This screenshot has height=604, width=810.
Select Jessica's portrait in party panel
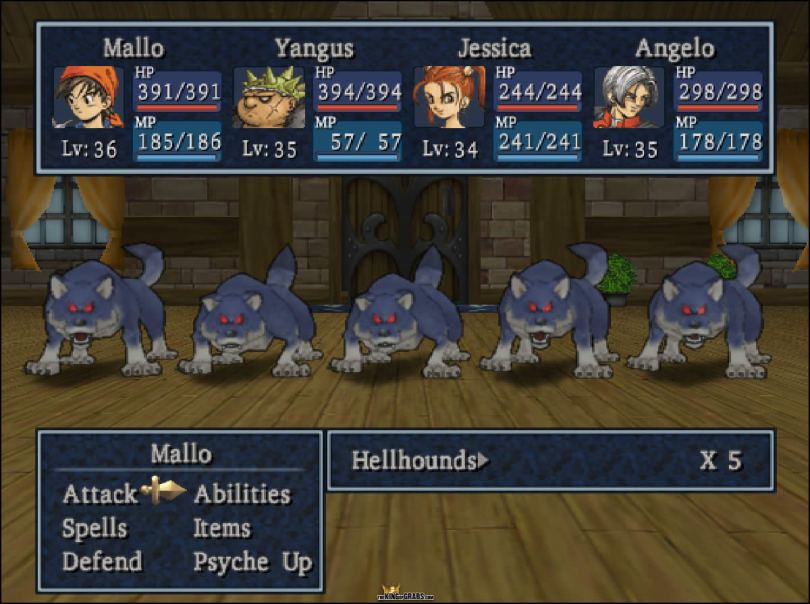(x=449, y=98)
